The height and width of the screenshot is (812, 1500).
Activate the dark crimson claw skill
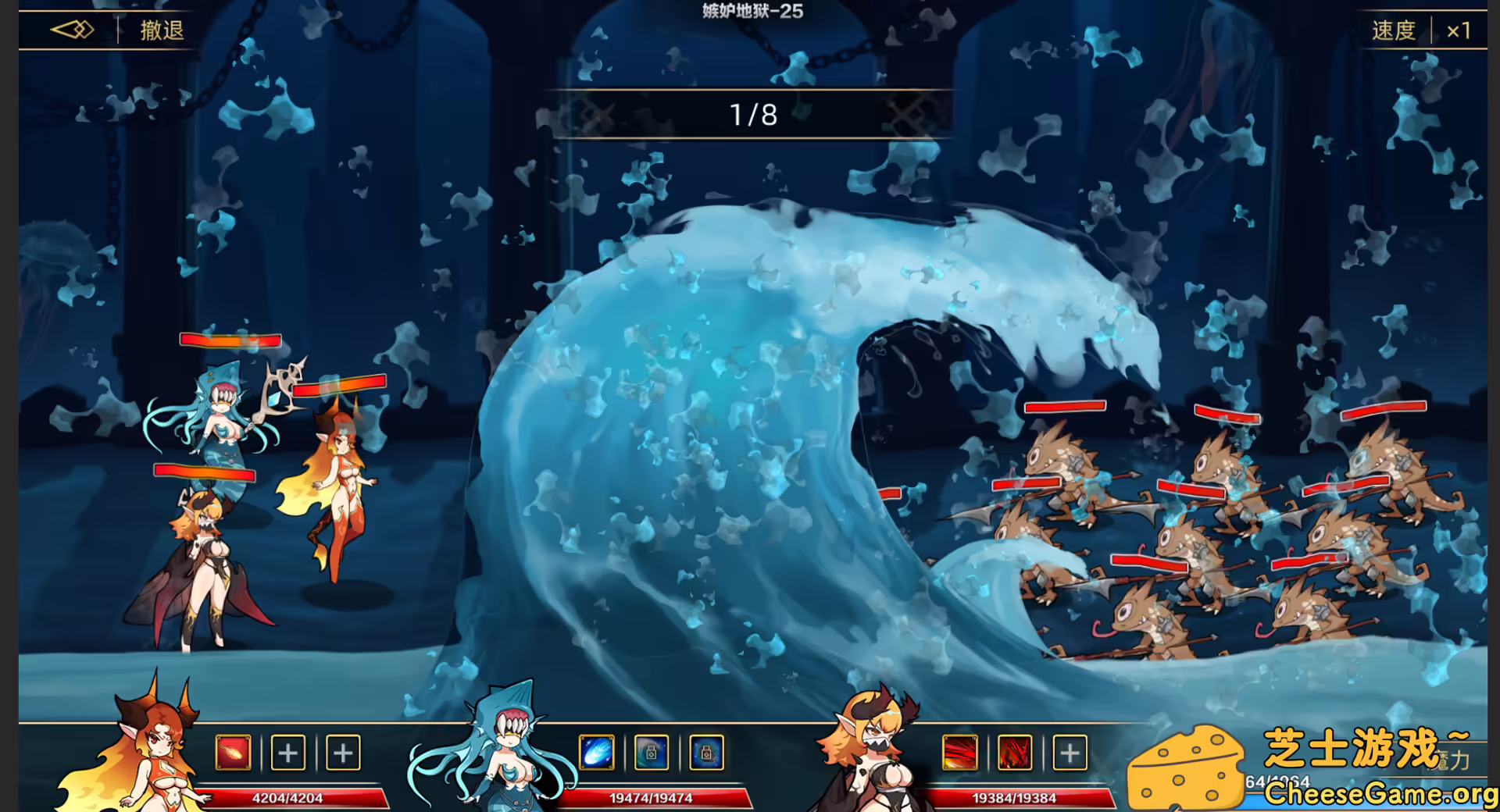(1014, 753)
